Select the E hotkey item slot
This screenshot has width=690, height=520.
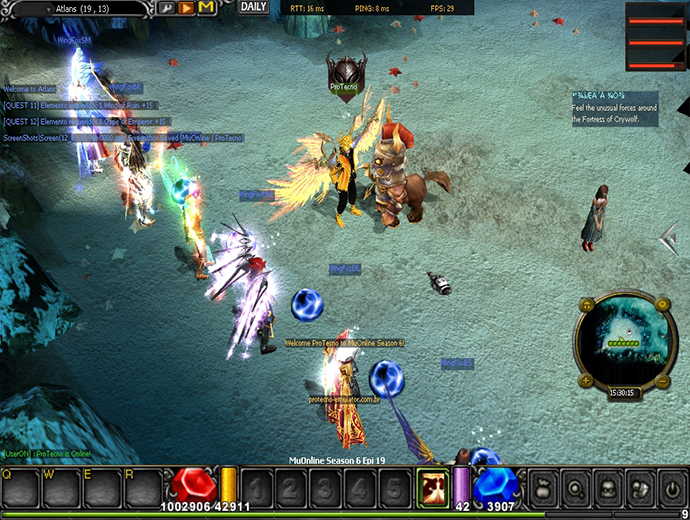[103, 489]
